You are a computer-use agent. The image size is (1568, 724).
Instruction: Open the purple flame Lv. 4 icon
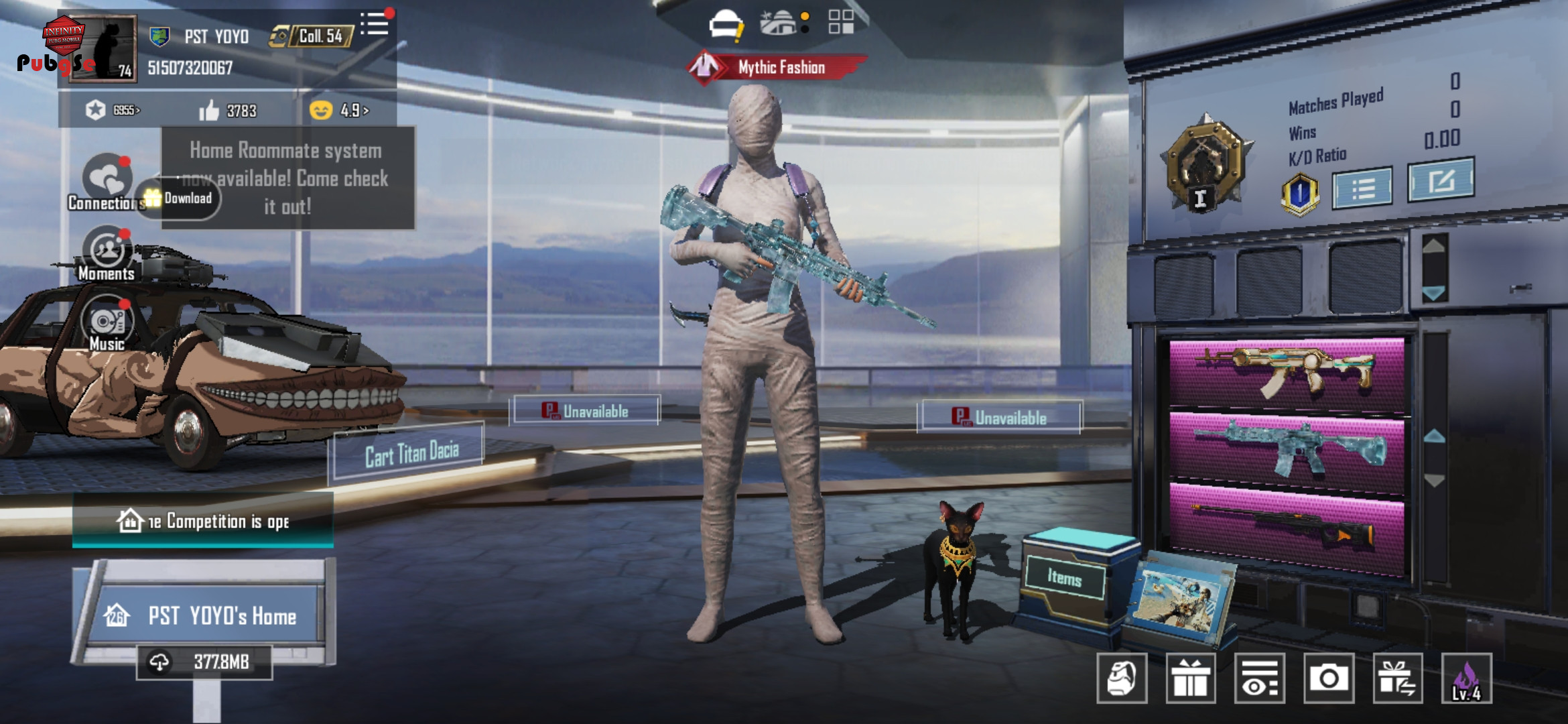click(x=1466, y=678)
